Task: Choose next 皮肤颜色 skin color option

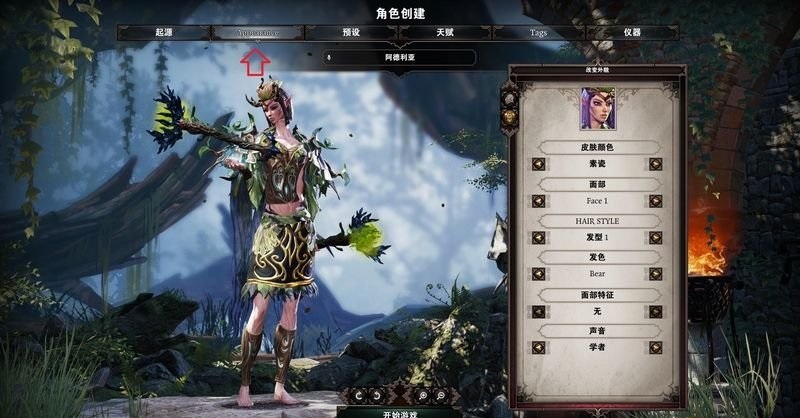Action: (656, 164)
